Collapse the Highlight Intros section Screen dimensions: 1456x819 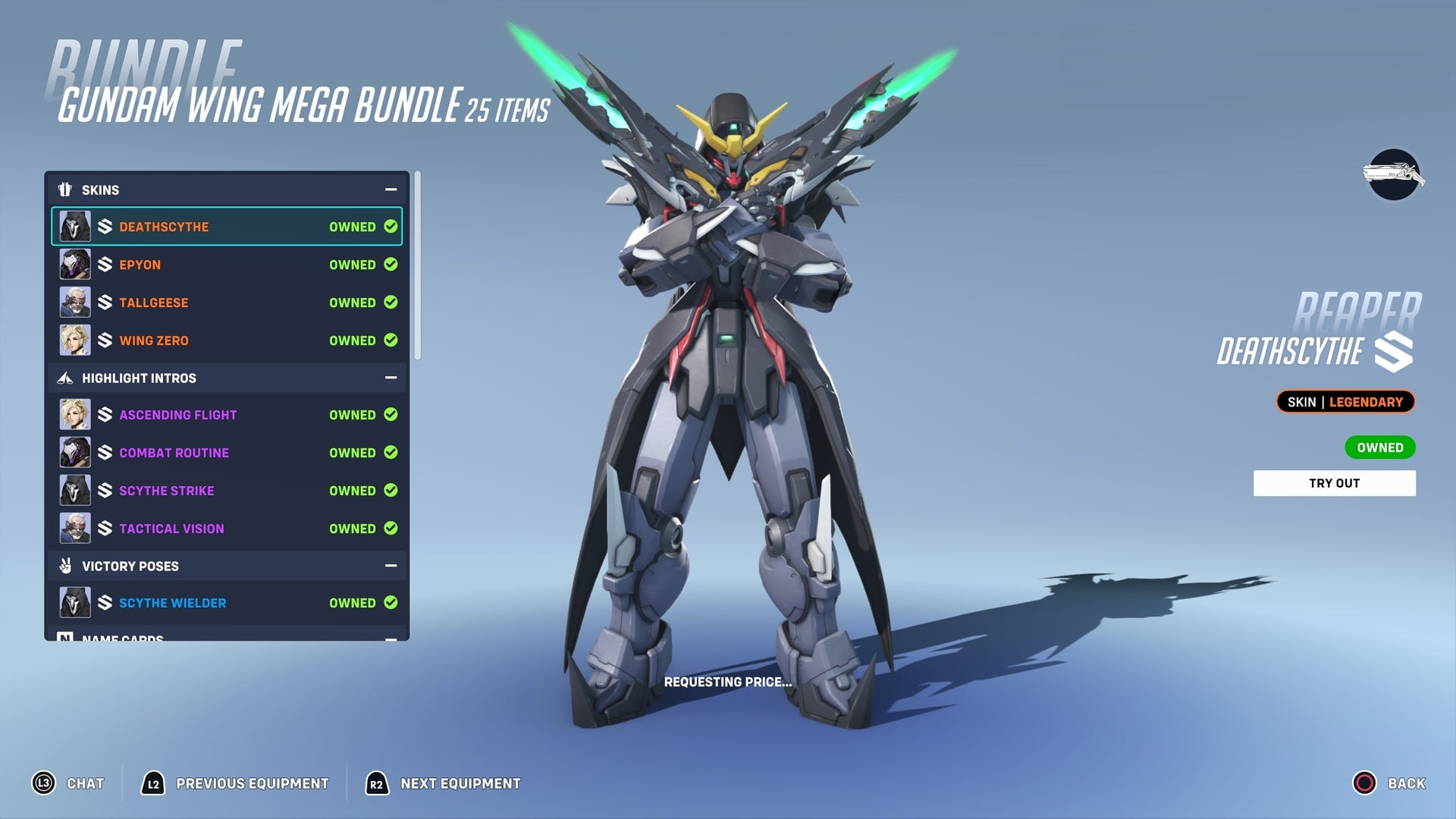click(x=391, y=377)
